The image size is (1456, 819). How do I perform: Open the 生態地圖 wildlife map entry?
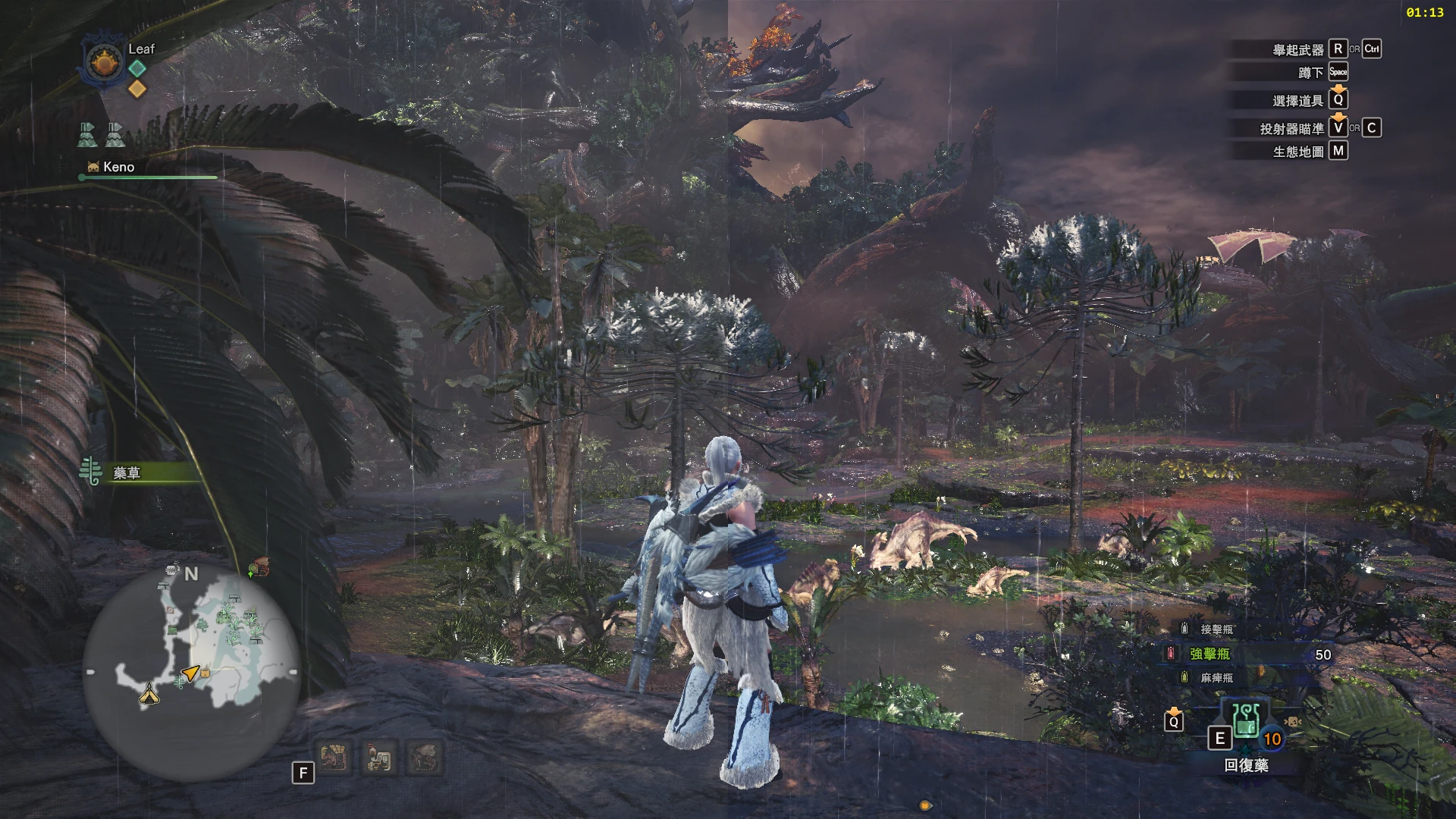[x=1298, y=152]
